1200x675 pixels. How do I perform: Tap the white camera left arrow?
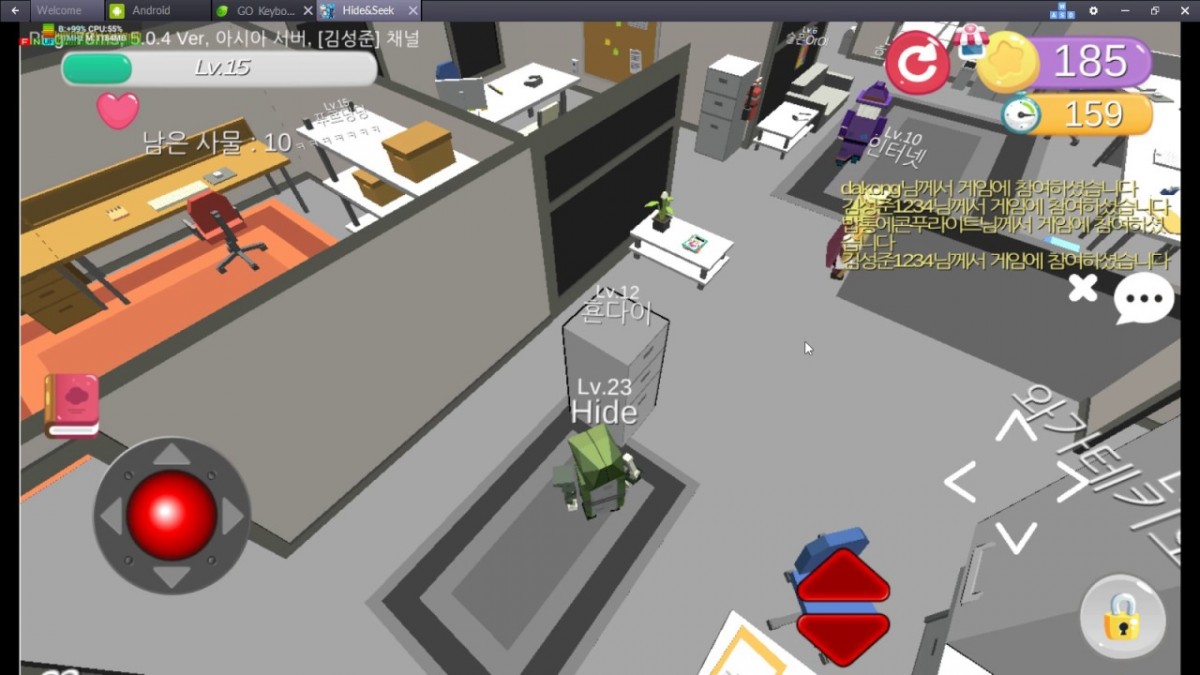coord(960,484)
